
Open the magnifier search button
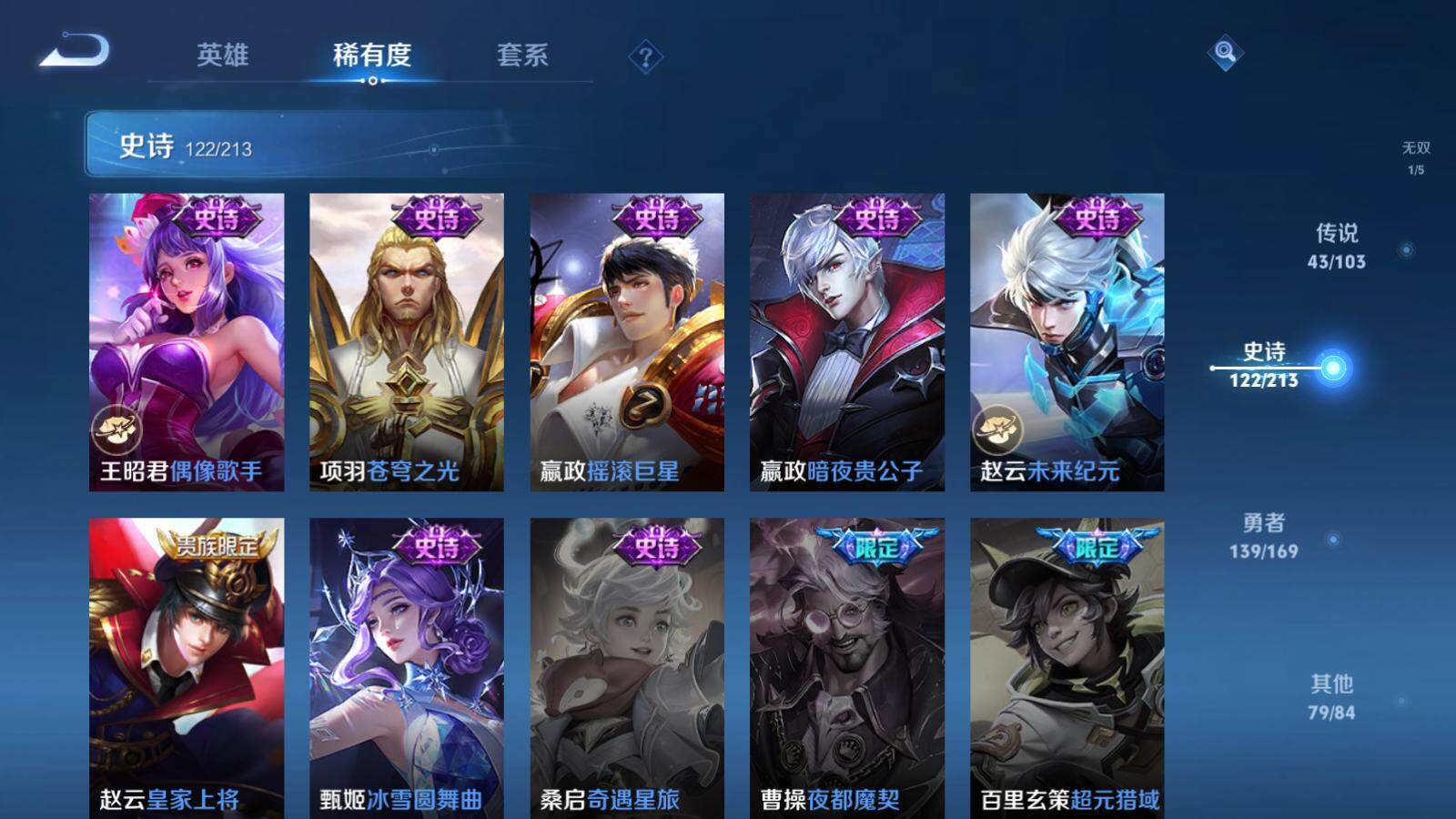click(x=1225, y=53)
